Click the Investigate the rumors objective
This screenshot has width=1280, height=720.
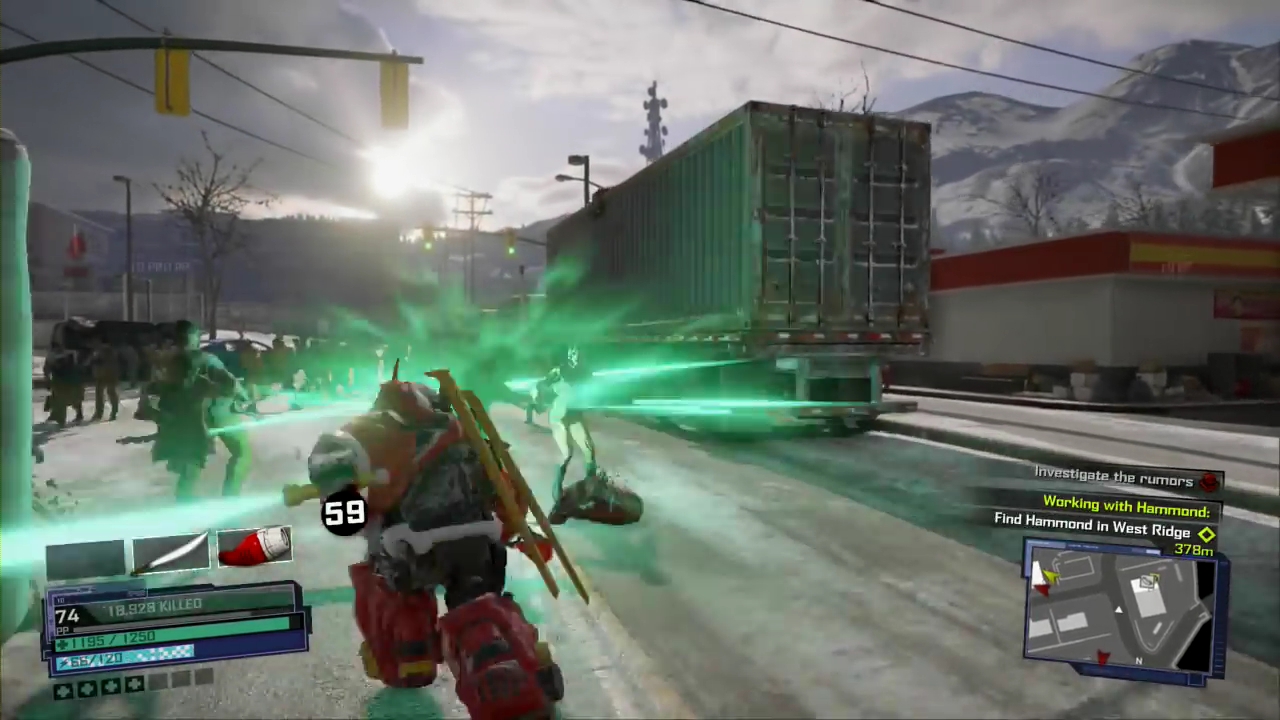[1113, 477]
